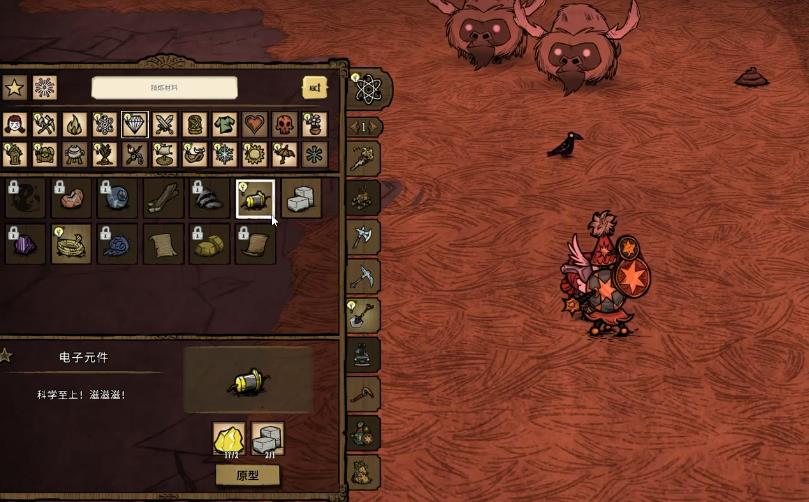Click the cut stone ingredient icon

[266, 439]
